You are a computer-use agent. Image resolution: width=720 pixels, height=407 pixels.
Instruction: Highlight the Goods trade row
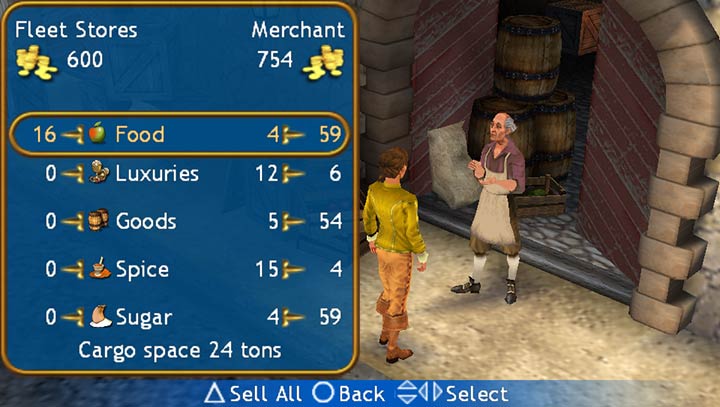[178, 221]
